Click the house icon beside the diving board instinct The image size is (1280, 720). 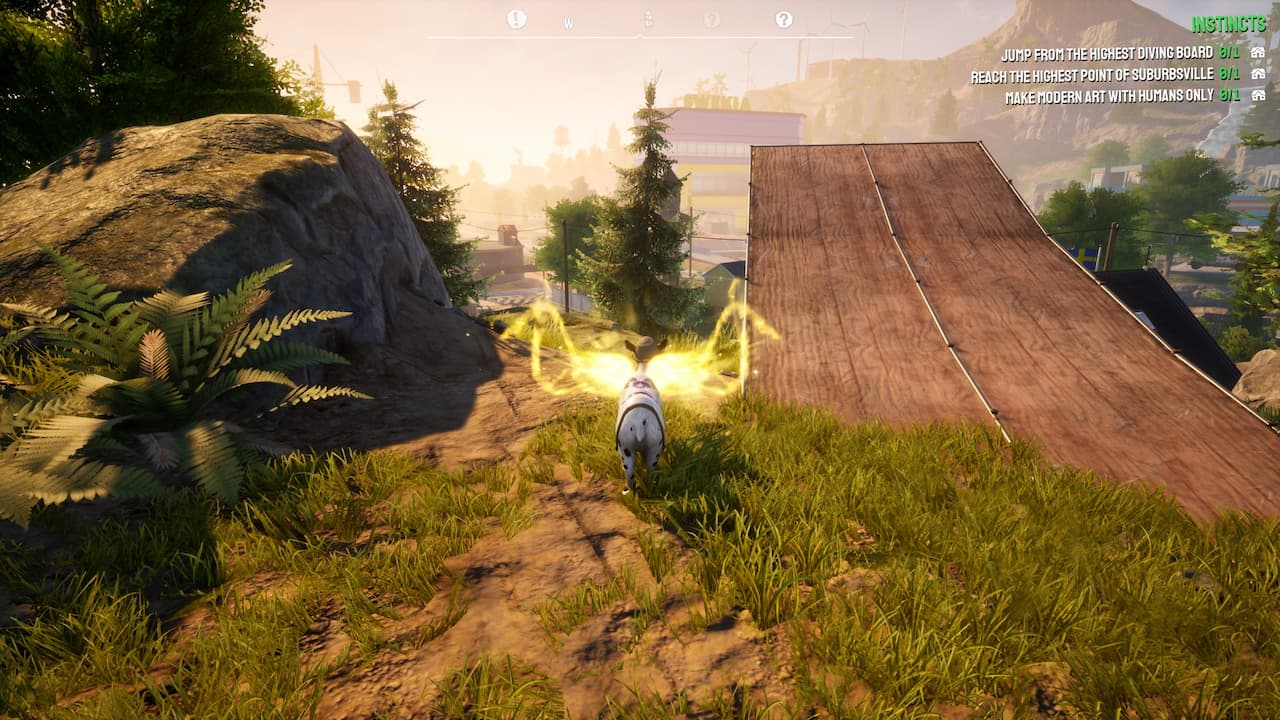click(x=1260, y=53)
